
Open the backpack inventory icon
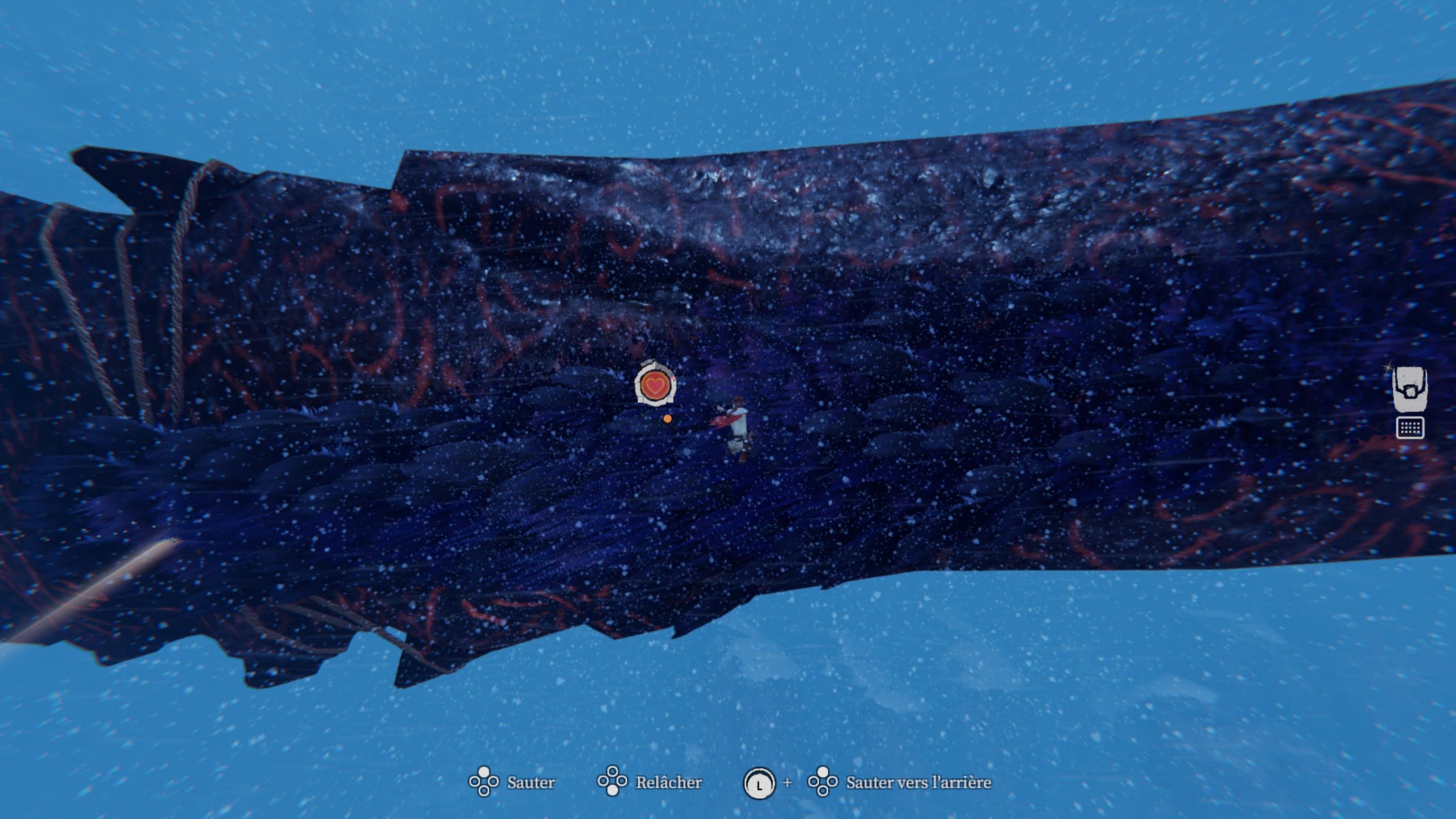(1410, 389)
